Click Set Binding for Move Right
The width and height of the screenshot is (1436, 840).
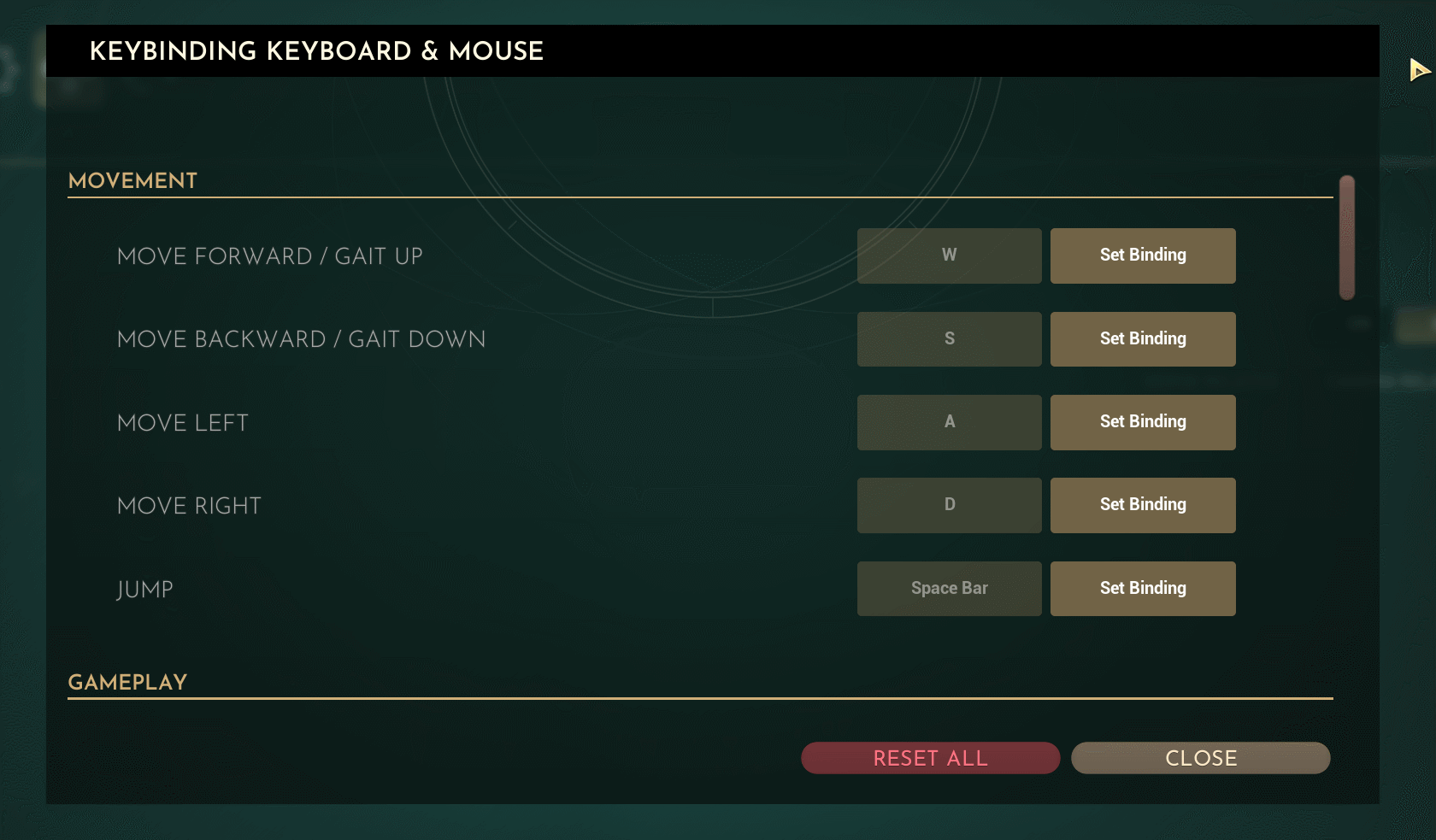[x=1142, y=505]
